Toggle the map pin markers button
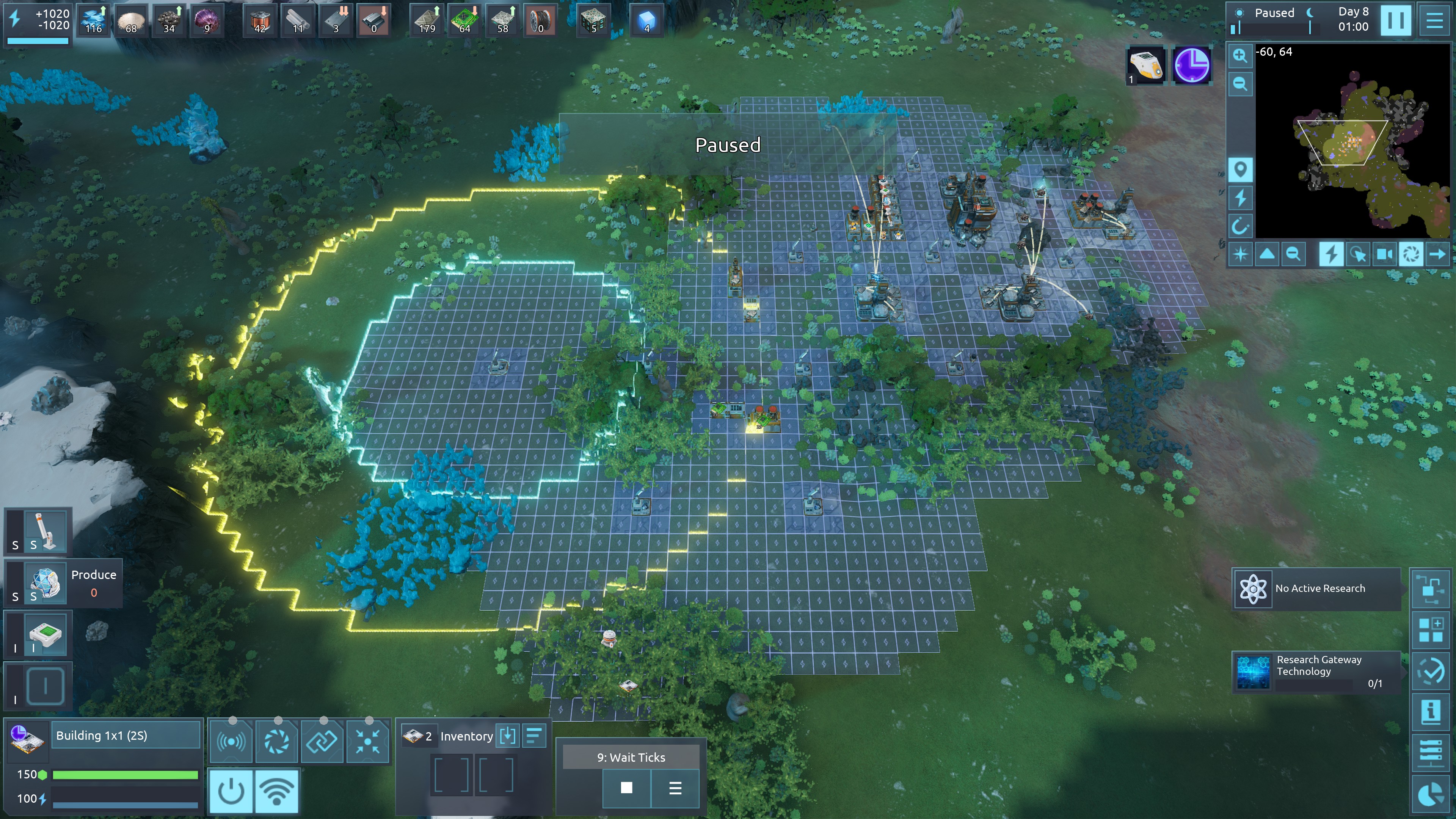 tap(1240, 169)
